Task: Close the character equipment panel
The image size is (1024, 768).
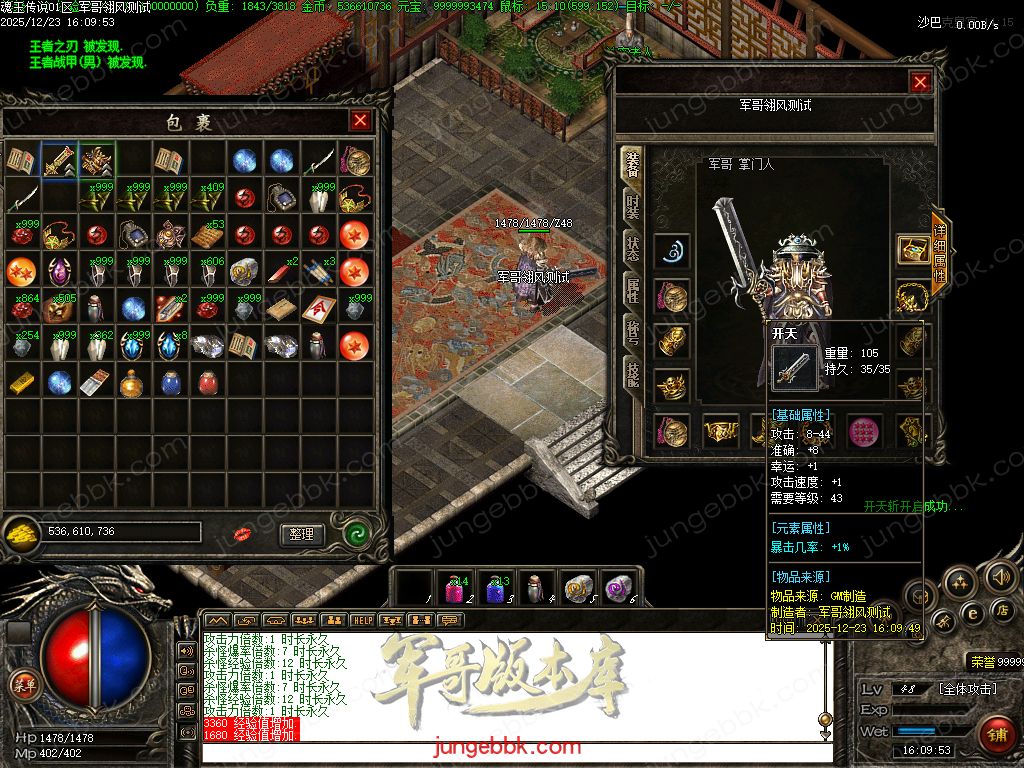Action: [x=920, y=83]
